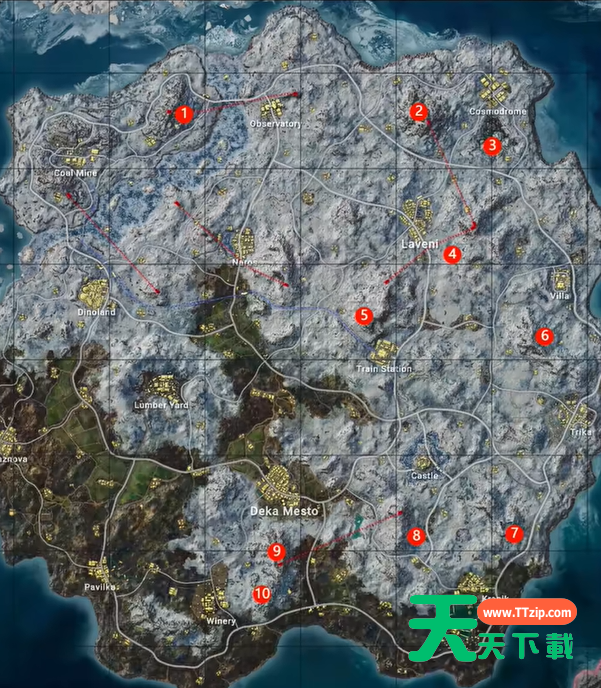Select red marker number 7
The width and height of the screenshot is (601, 688).
pos(514,534)
